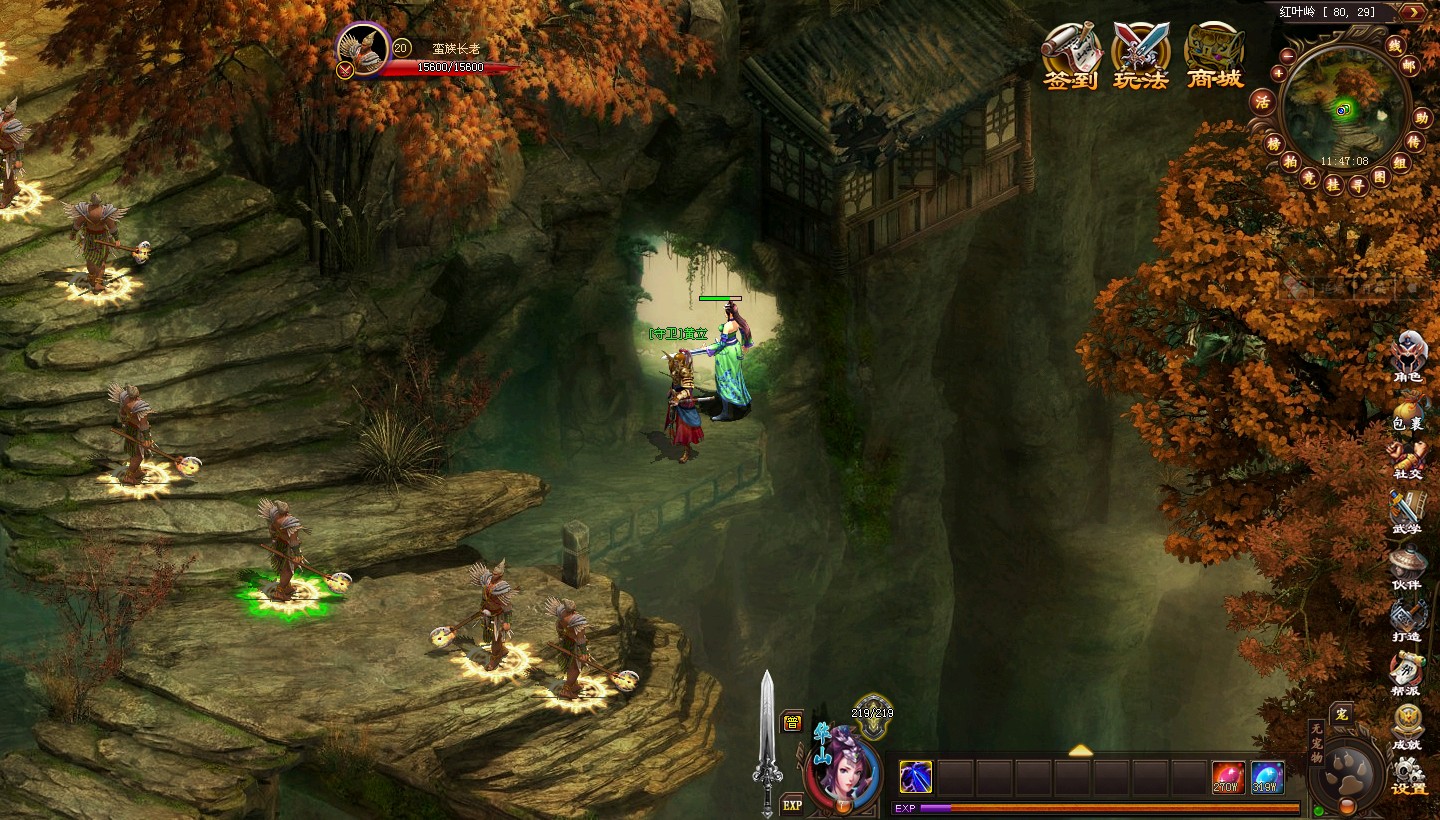This screenshot has width=1440, height=820.
Task: Zoom in the minimap with plus button
Action: 1278,71
